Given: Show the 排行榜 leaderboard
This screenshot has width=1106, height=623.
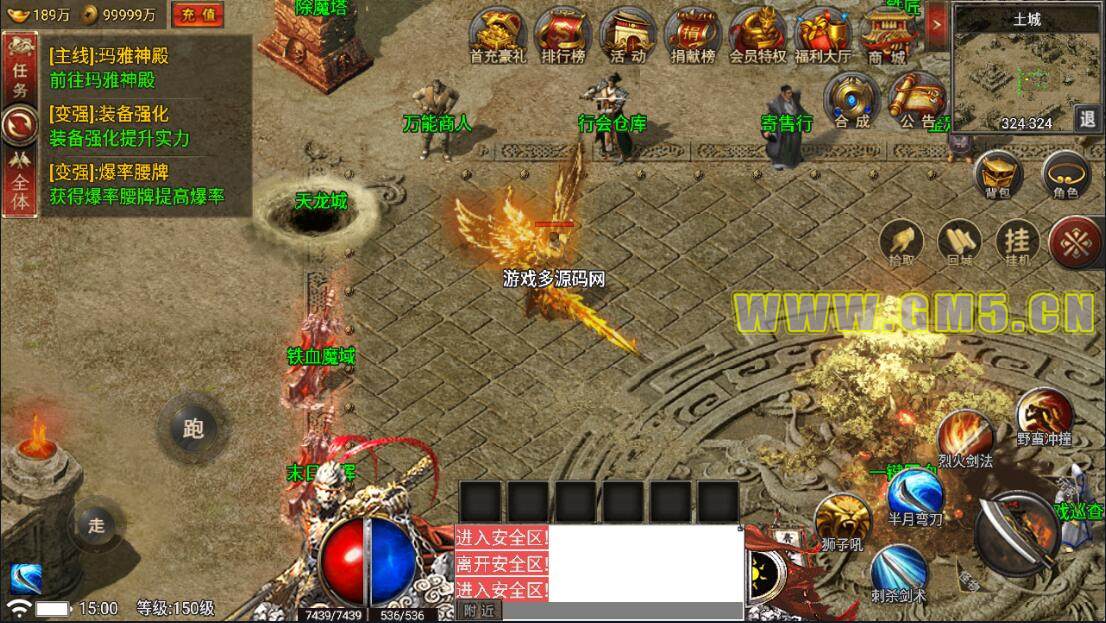Looking at the screenshot, I should [562, 34].
